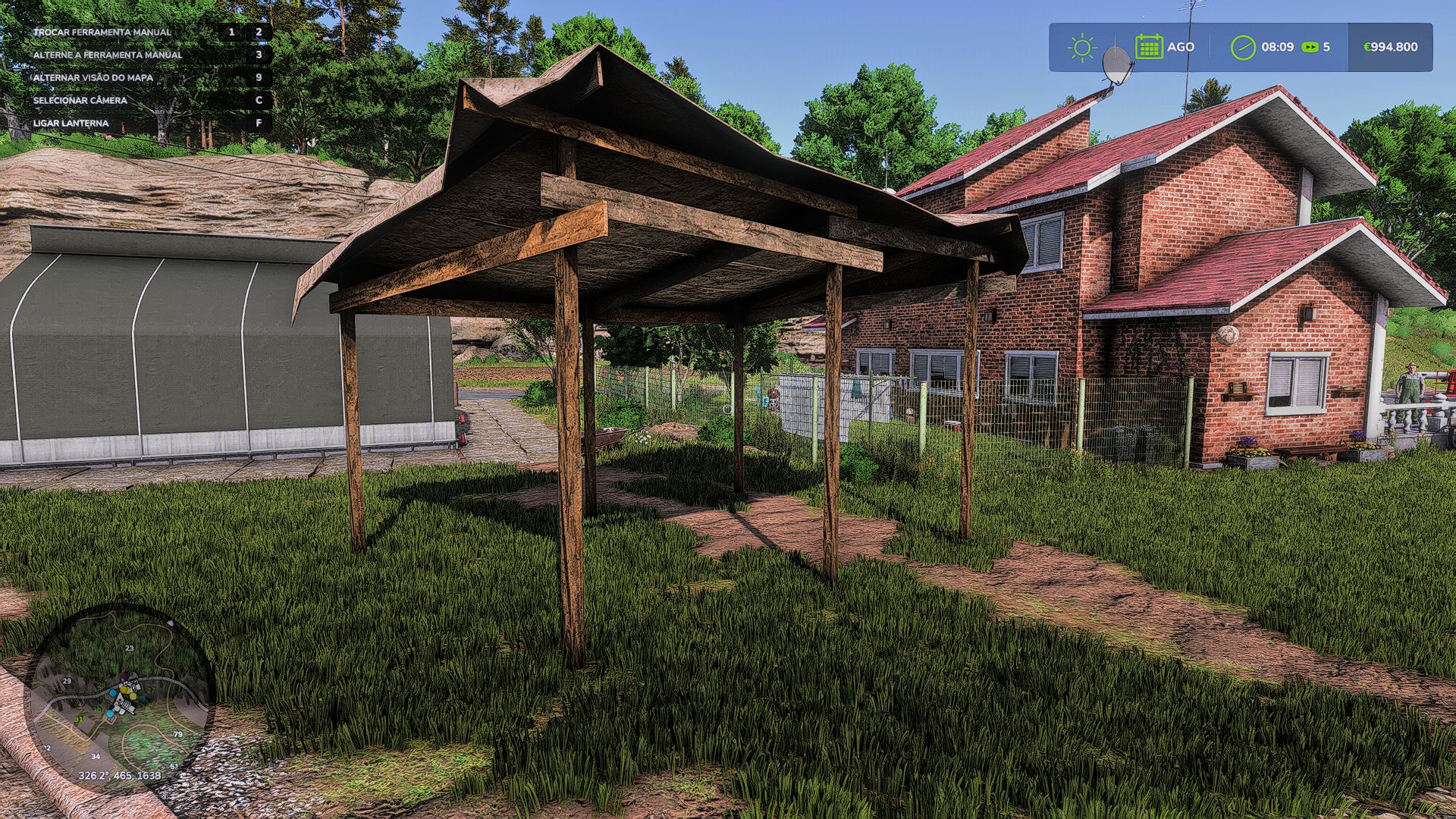Click the sun weather icon in the HUD
This screenshot has width=1456, height=819.
click(x=1083, y=46)
